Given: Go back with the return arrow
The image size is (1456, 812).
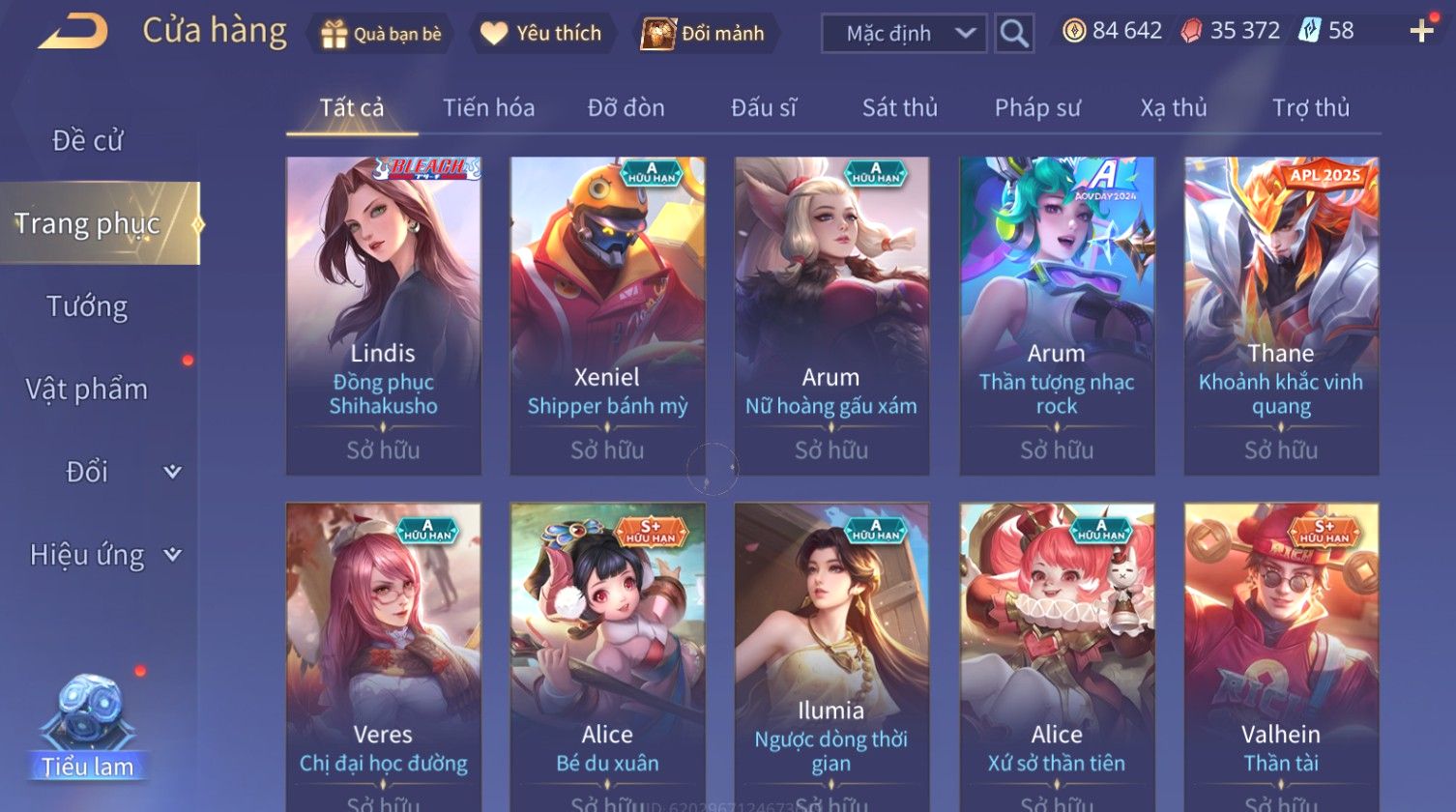Looking at the screenshot, I should pyautogui.click(x=73, y=32).
